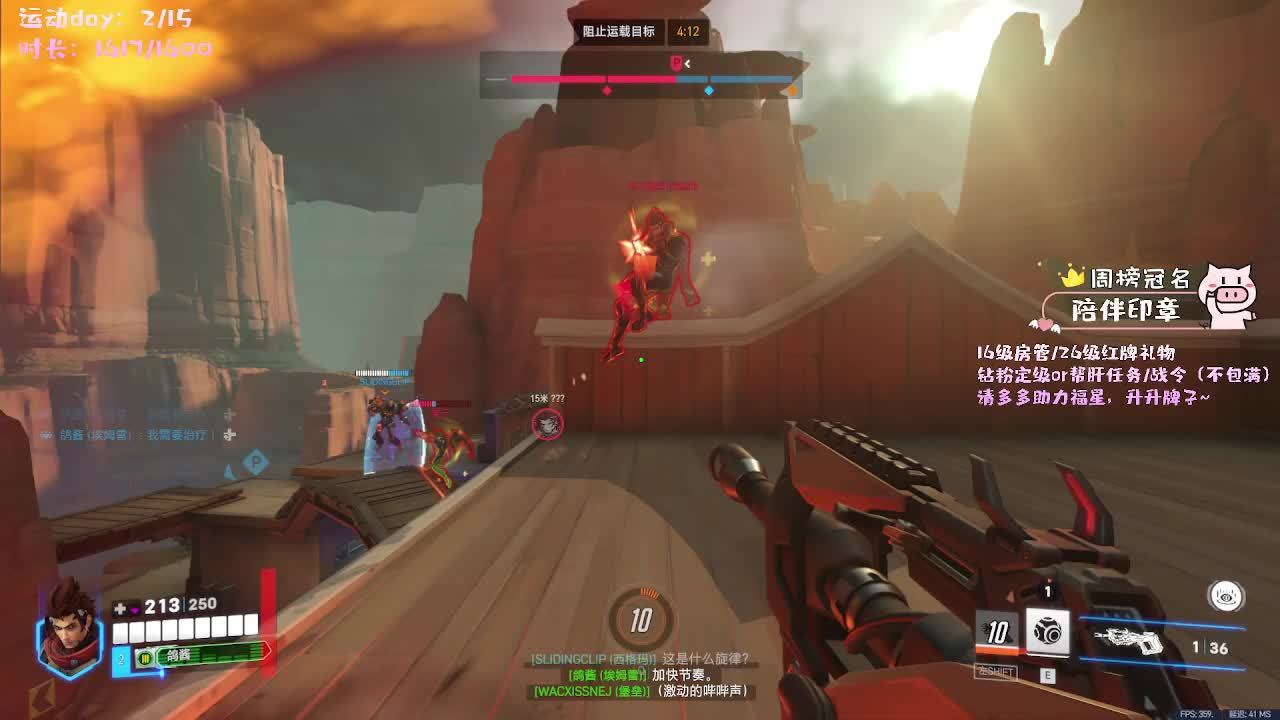The width and height of the screenshot is (1280, 720).
Task: Click the green voice-chat name tag 鸽酱
Action: (x=204, y=655)
